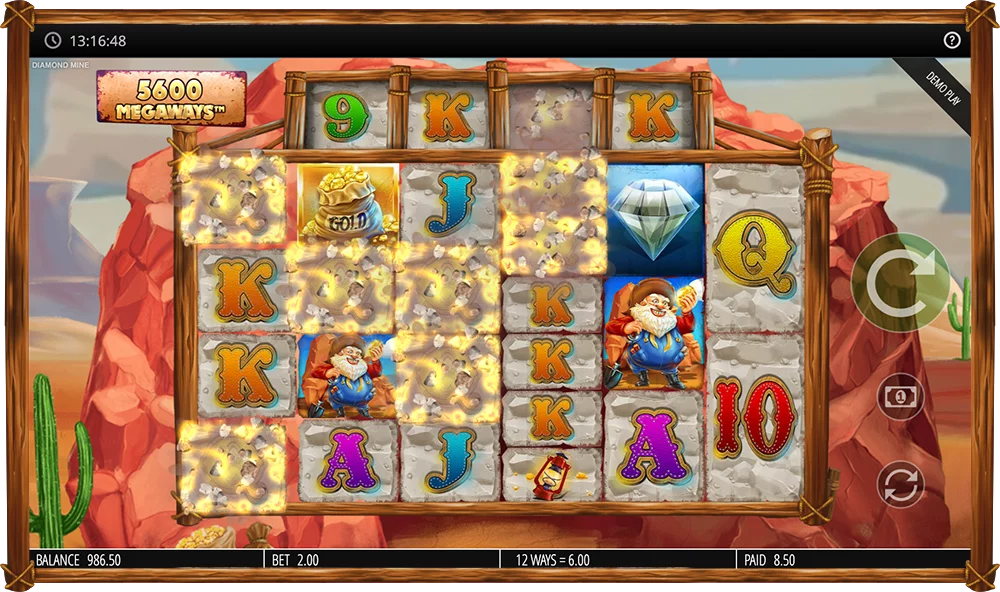1000x592 pixels.
Task: Activate the autoplay button
Action: point(900,484)
